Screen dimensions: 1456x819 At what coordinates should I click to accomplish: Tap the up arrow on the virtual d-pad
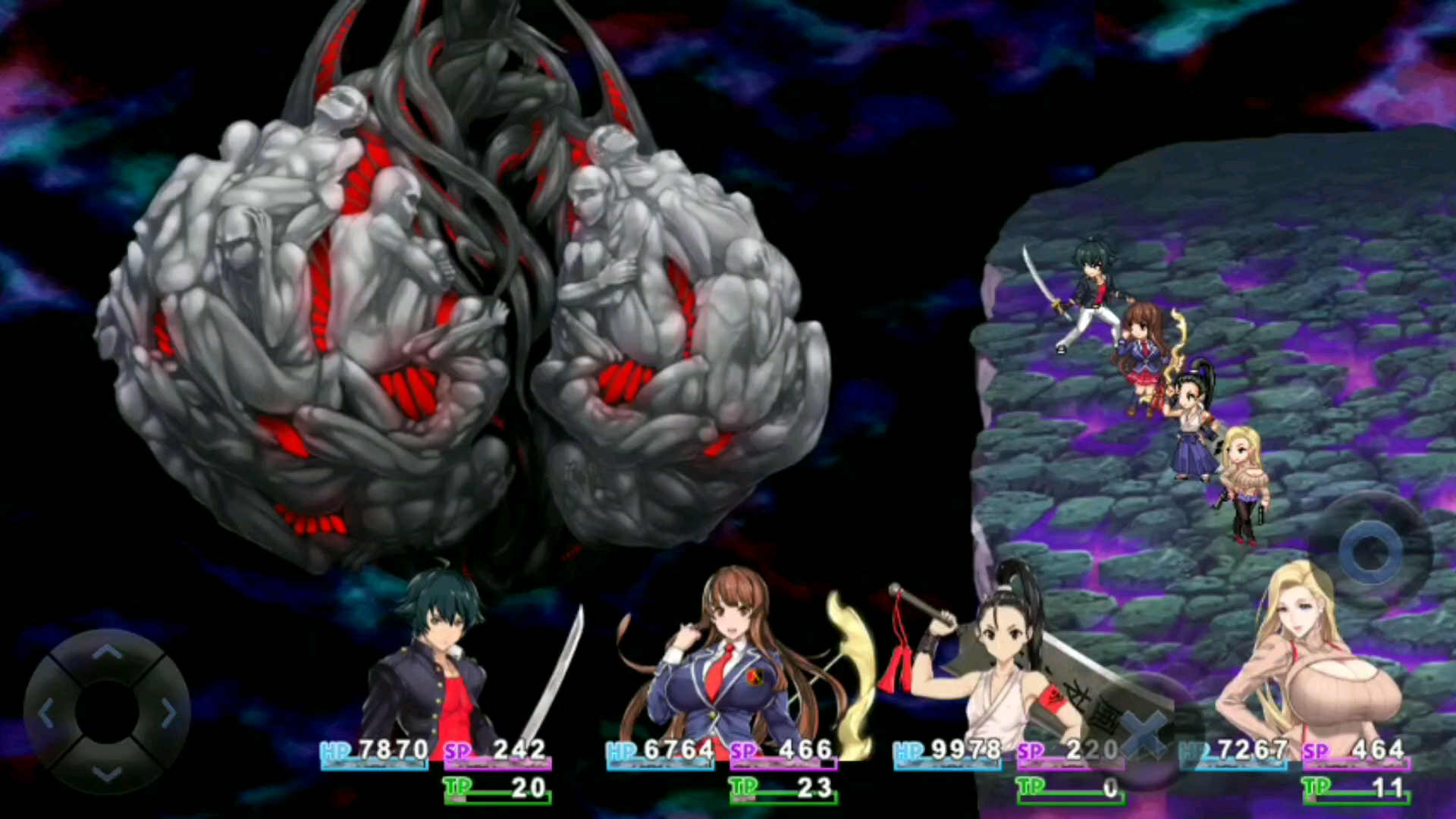click(x=107, y=653)
